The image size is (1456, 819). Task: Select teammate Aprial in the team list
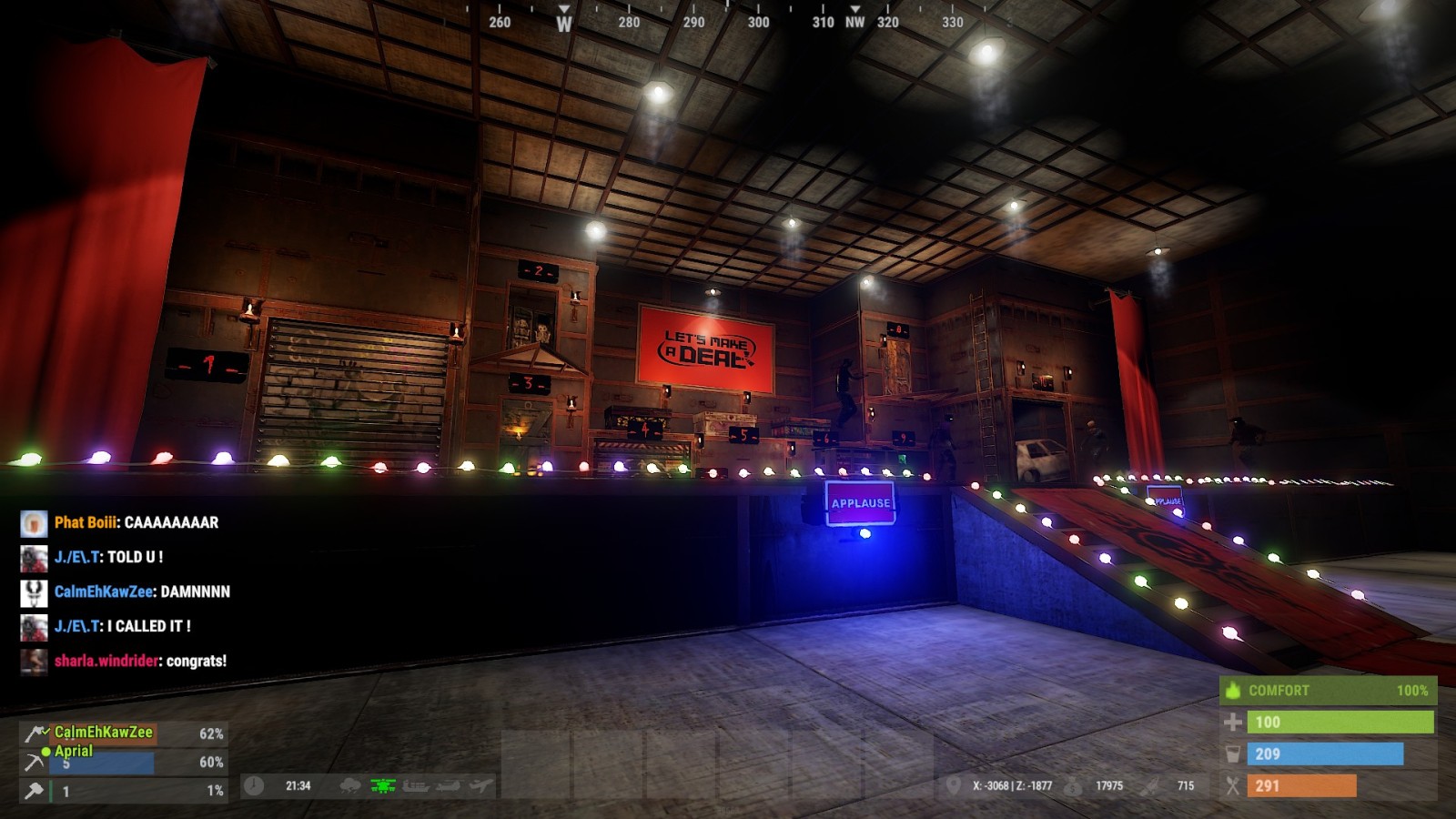tap(73, 751)
